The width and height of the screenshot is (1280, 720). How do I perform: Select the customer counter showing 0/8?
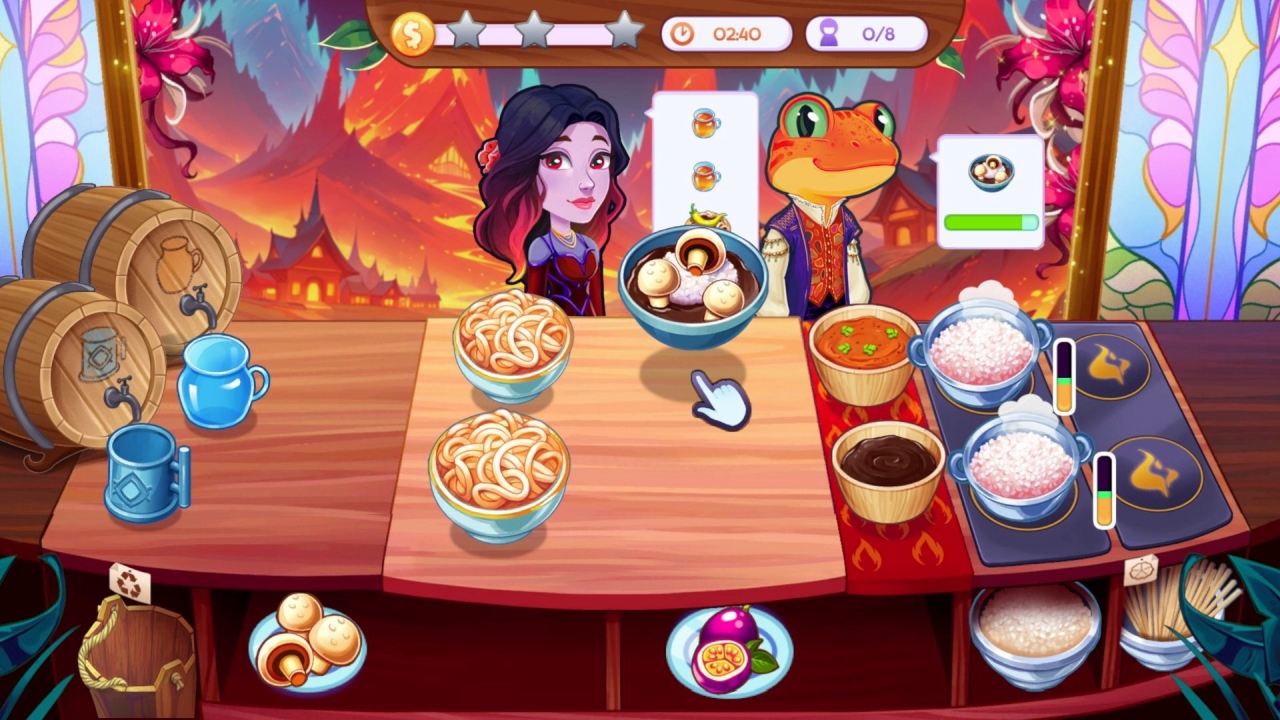[x=866, y=32]
